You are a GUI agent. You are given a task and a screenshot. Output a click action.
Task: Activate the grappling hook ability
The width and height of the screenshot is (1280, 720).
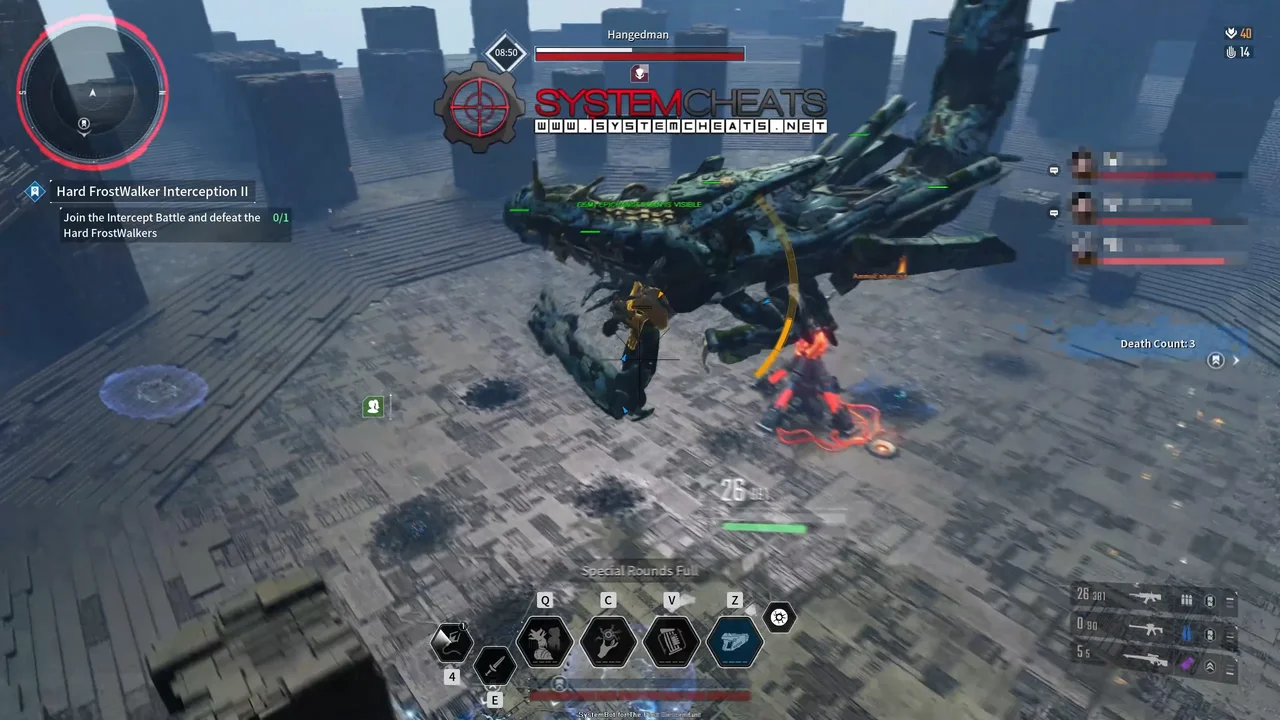click(x=451, y=642)
